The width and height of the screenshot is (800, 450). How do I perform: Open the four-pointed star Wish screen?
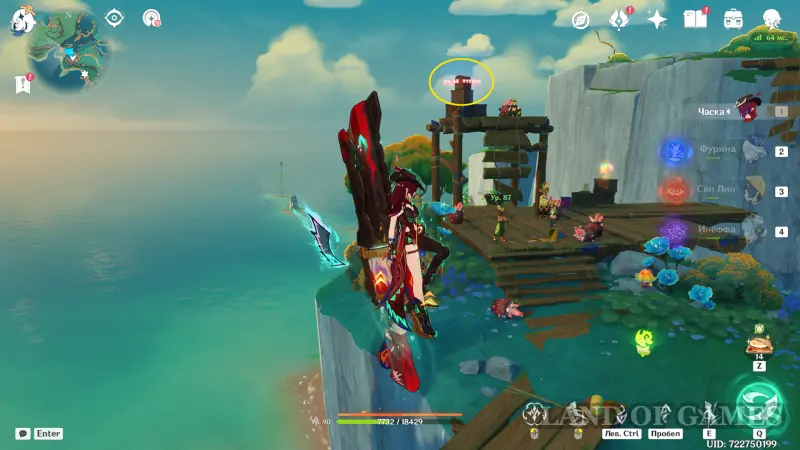(657, 19)
